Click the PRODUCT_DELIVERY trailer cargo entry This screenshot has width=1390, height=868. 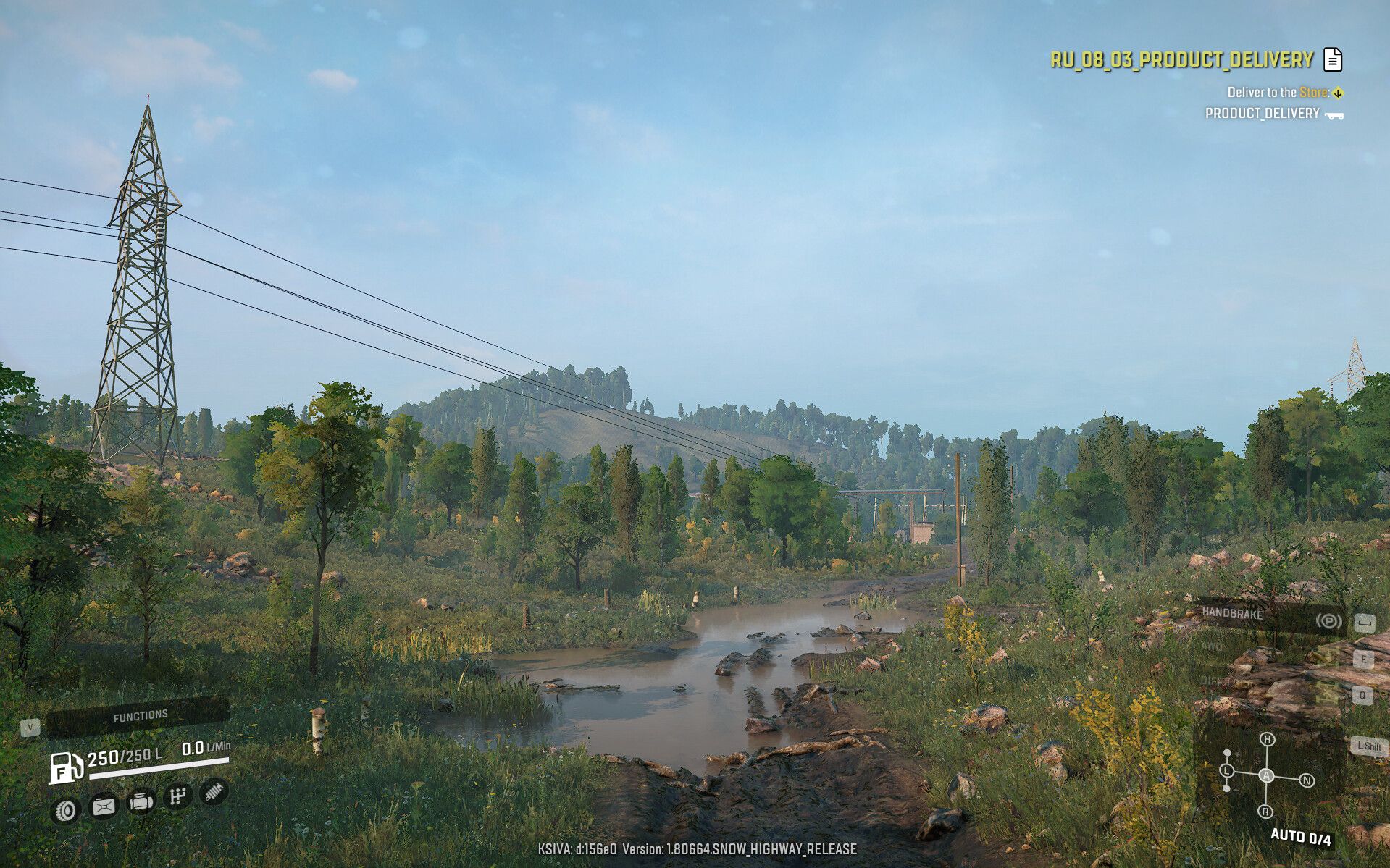(1273, 114)
